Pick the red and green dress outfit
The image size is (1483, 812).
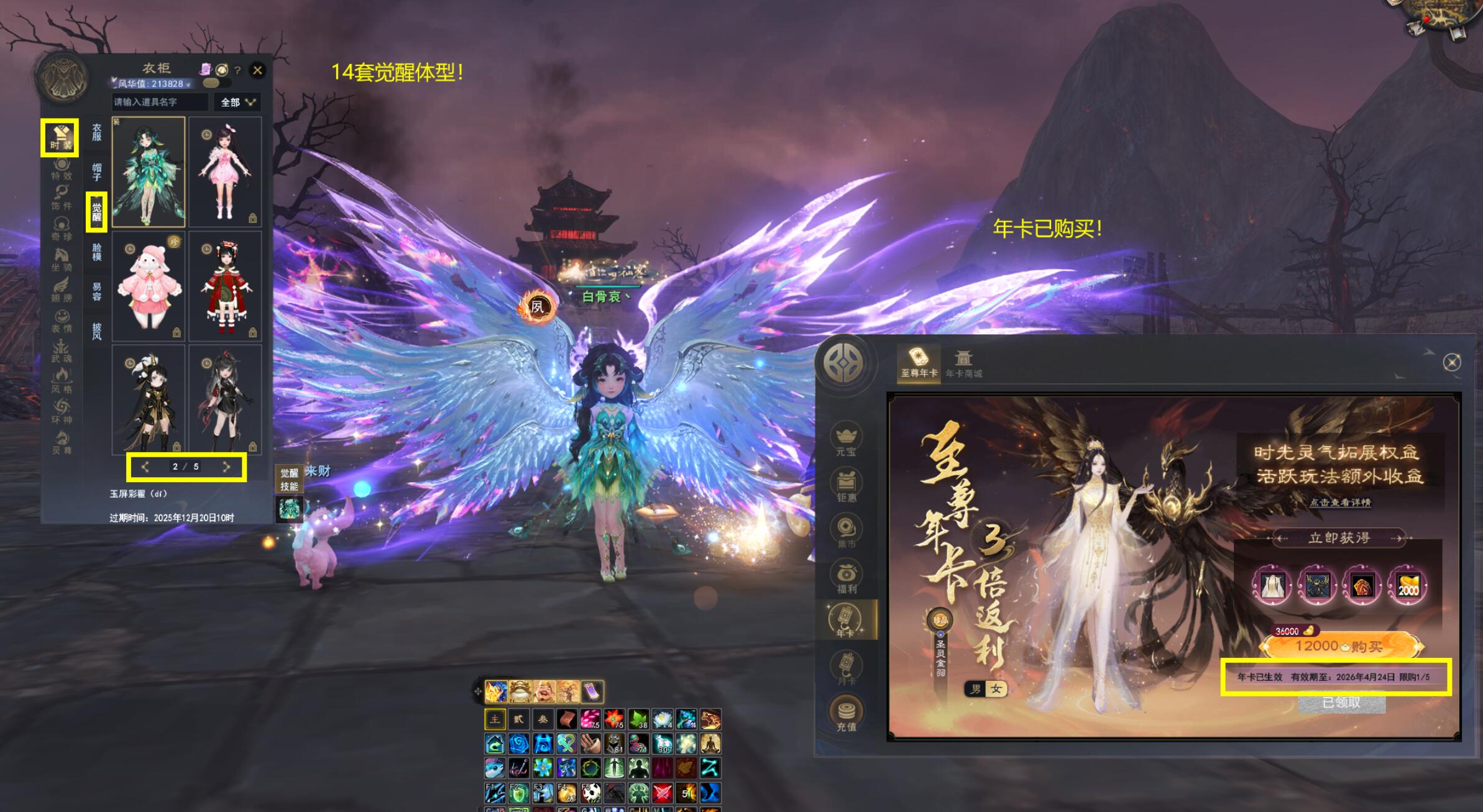(225, 286)
